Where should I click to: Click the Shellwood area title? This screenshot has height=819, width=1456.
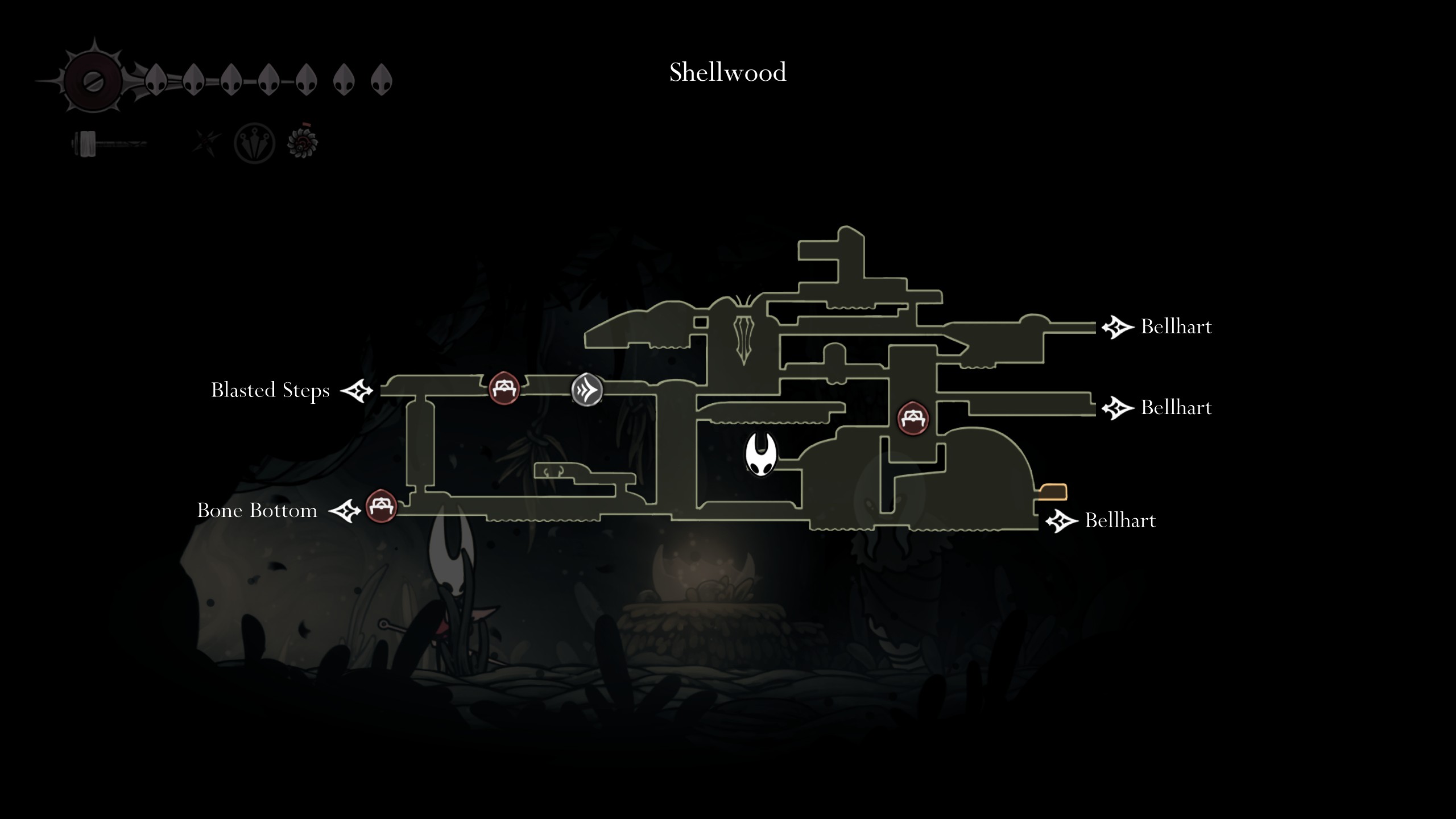point(728,72)
